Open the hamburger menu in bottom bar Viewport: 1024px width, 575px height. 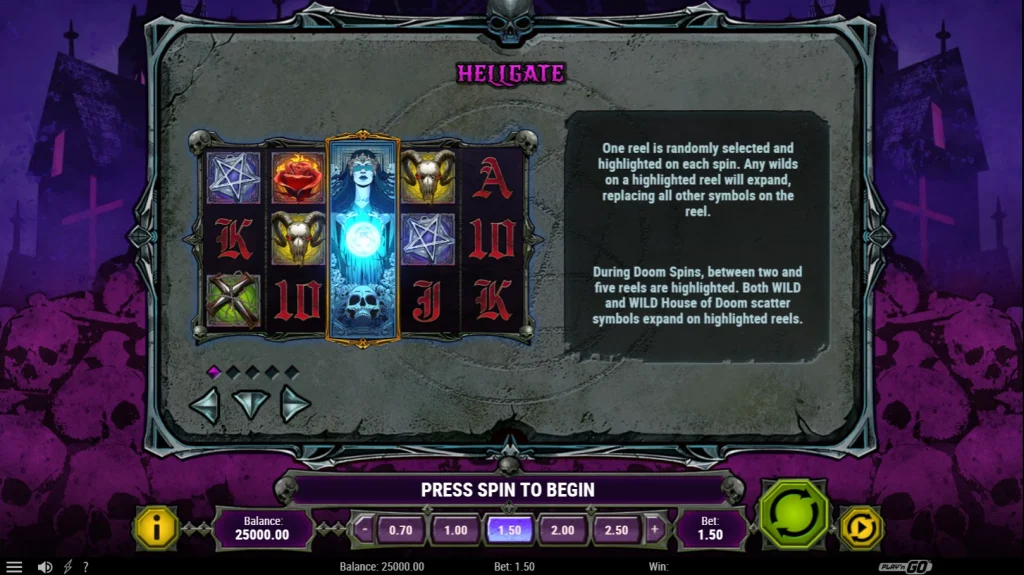[14, 567]
